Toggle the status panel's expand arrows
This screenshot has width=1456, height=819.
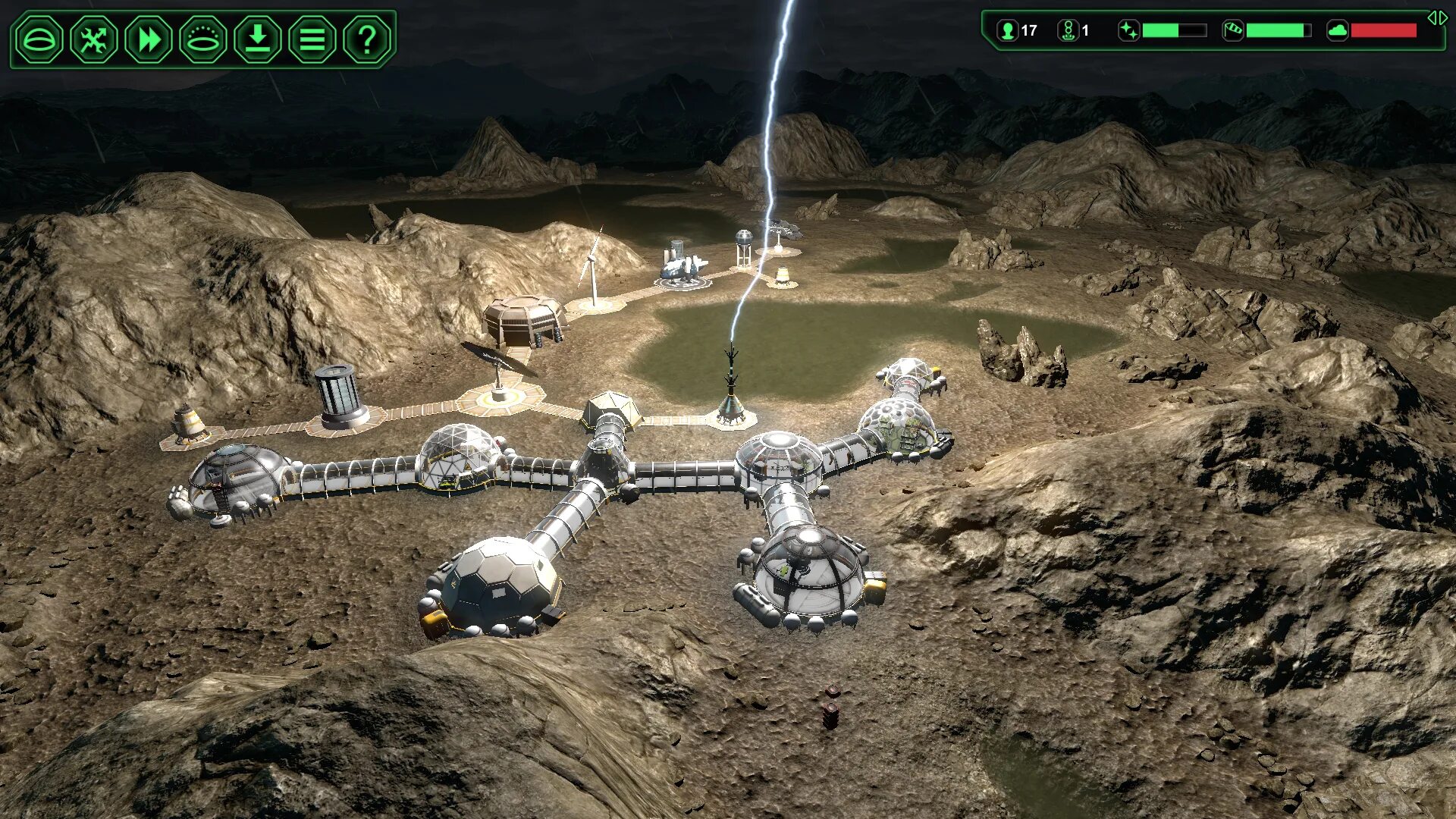1437,18
